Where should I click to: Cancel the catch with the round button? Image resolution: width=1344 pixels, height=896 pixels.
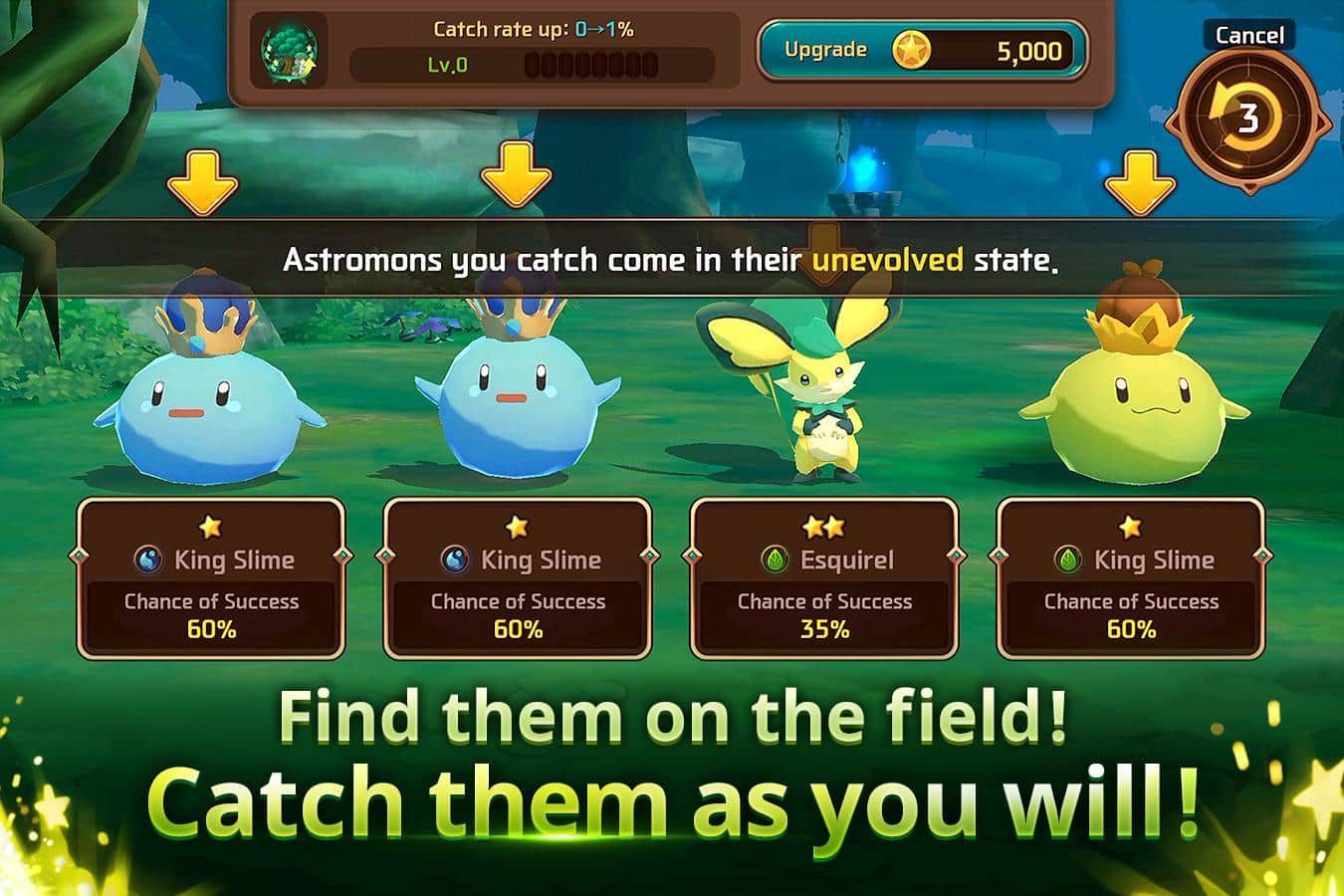1247,119
